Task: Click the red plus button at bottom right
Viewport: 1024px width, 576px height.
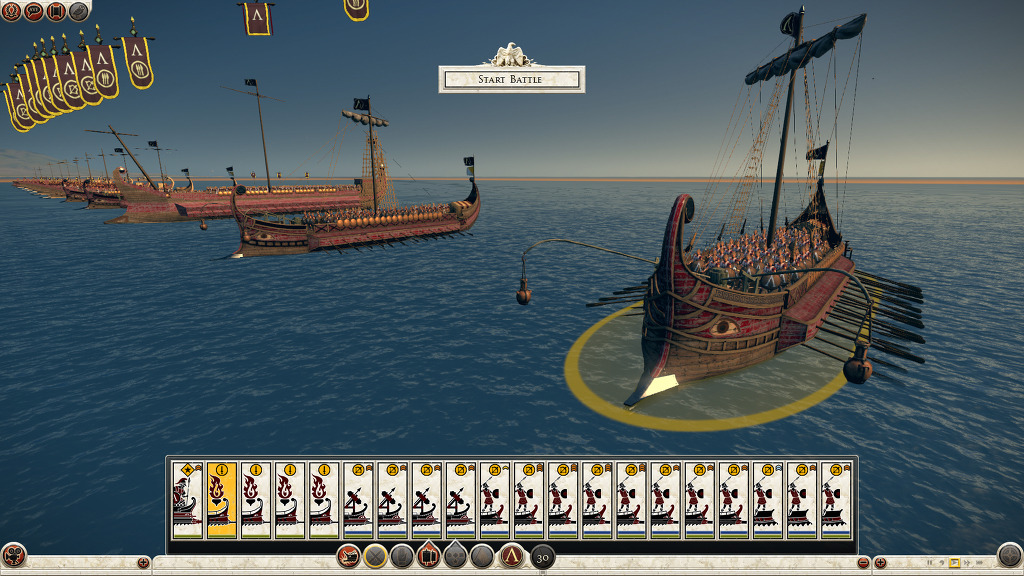Action: pos(881,564)
